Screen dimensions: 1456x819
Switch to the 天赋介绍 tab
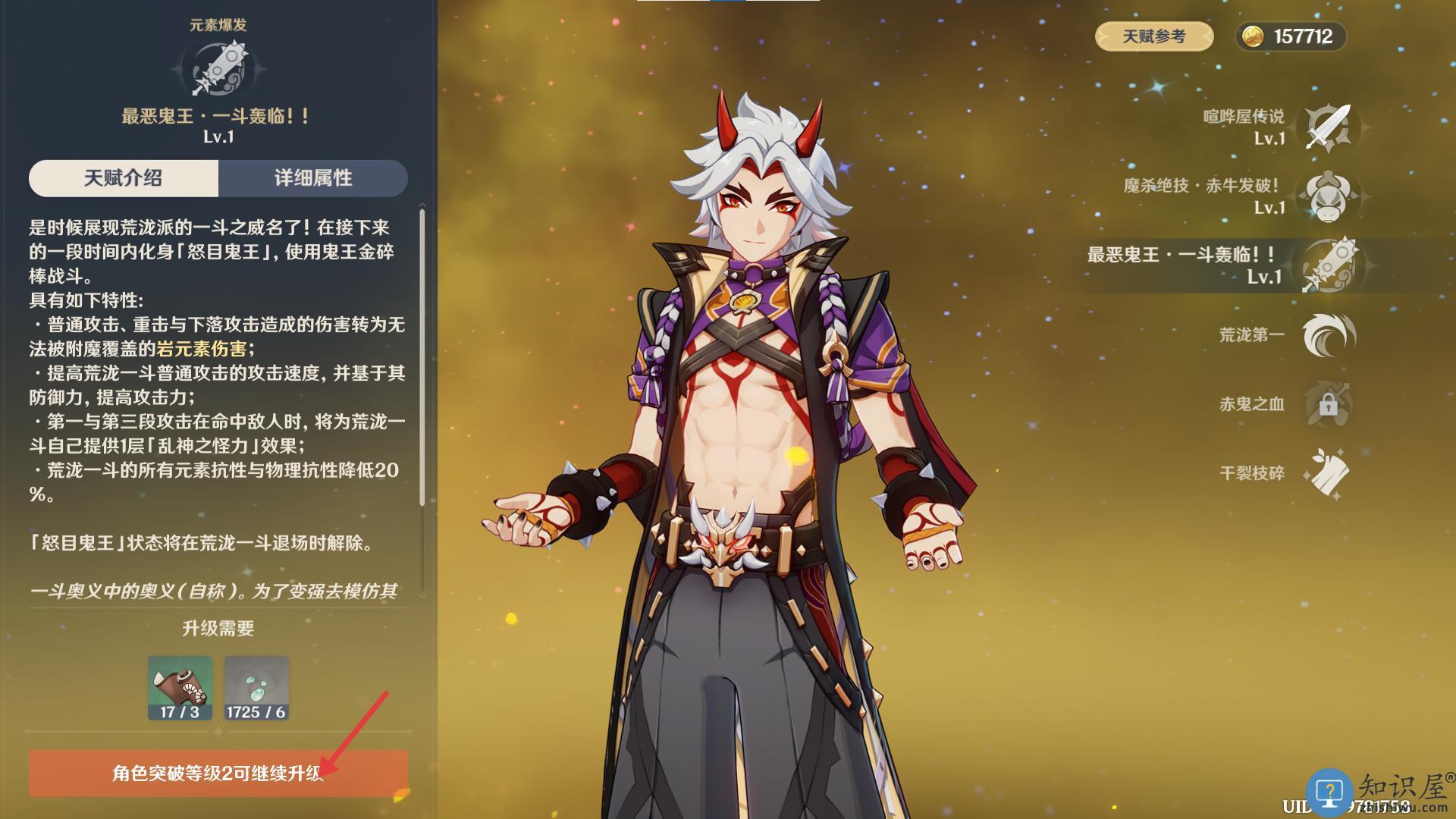[x=124, y=178]
